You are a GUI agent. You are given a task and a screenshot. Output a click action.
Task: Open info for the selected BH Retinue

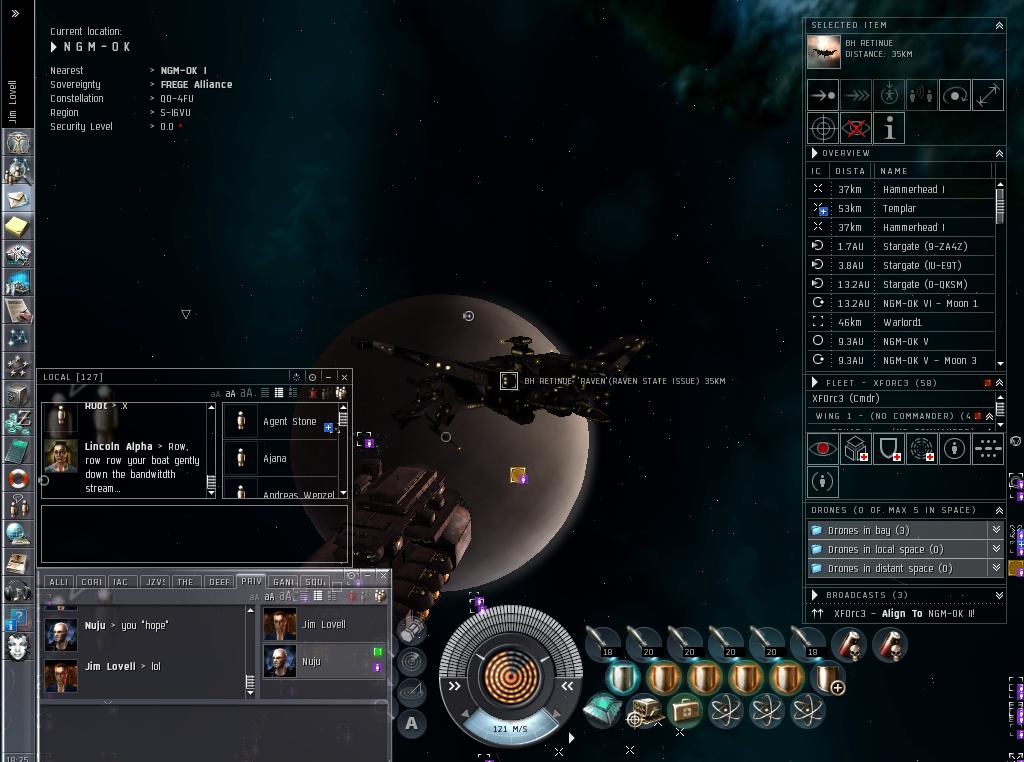(x=888, y=128)
